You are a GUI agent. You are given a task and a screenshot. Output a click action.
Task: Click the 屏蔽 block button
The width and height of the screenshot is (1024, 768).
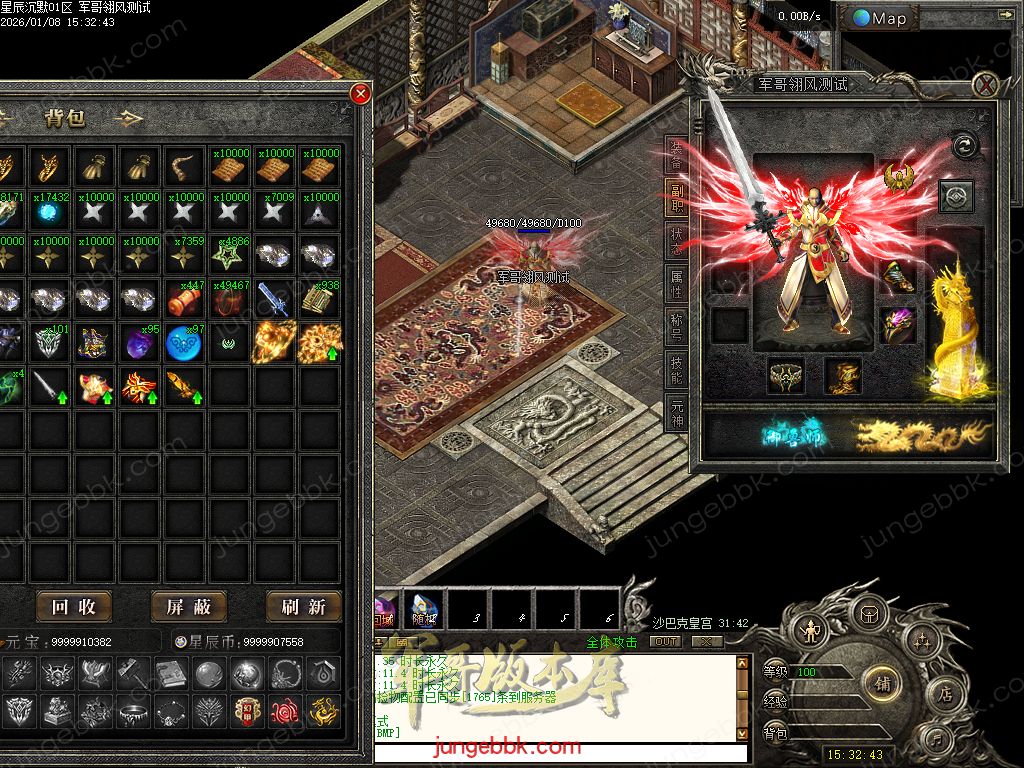(x=189, y=606)
